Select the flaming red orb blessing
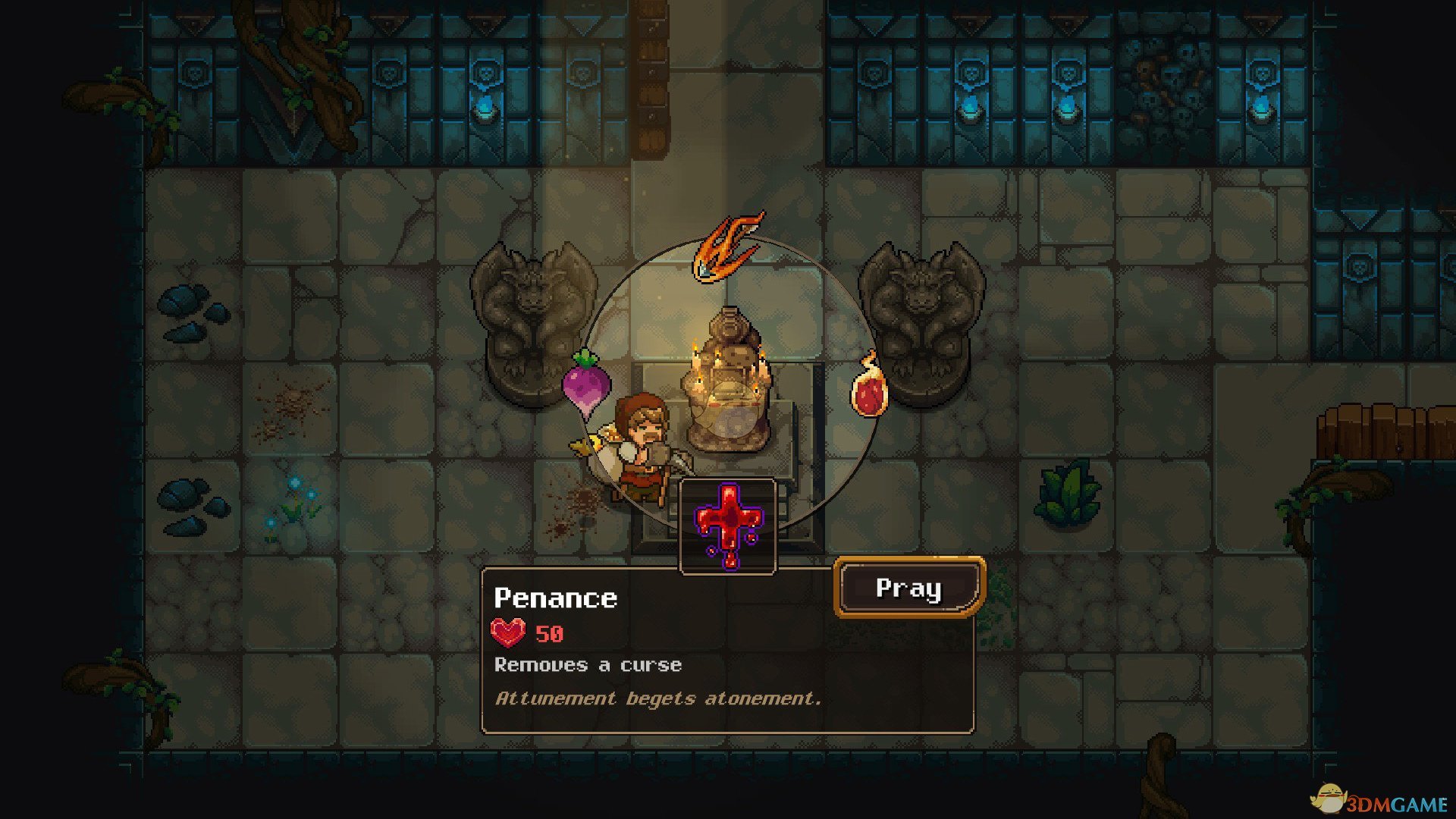Viewport: 1456px width, 819px height. [869, 389]
